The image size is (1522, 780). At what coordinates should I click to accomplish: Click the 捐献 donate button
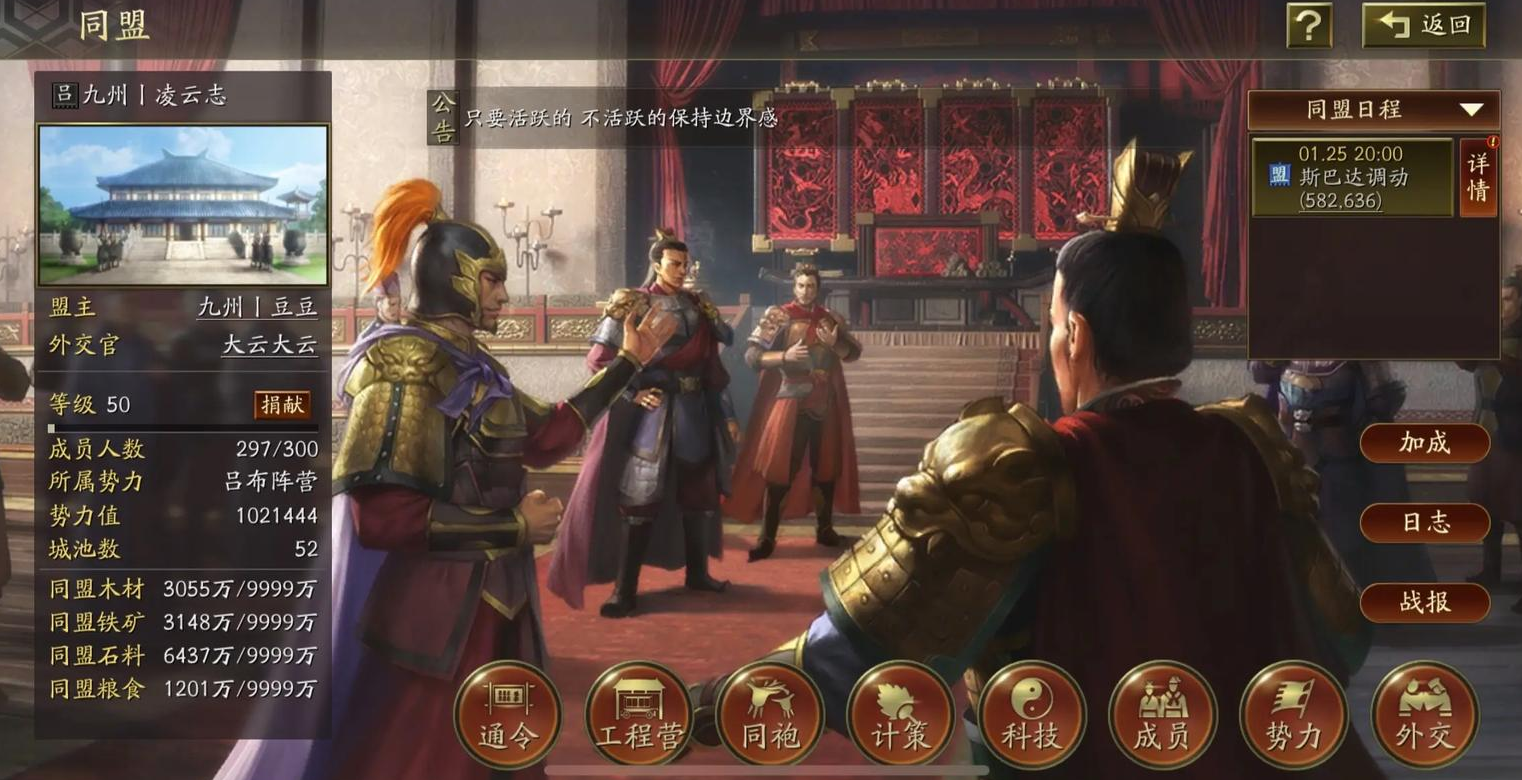(x=281, y=405)
